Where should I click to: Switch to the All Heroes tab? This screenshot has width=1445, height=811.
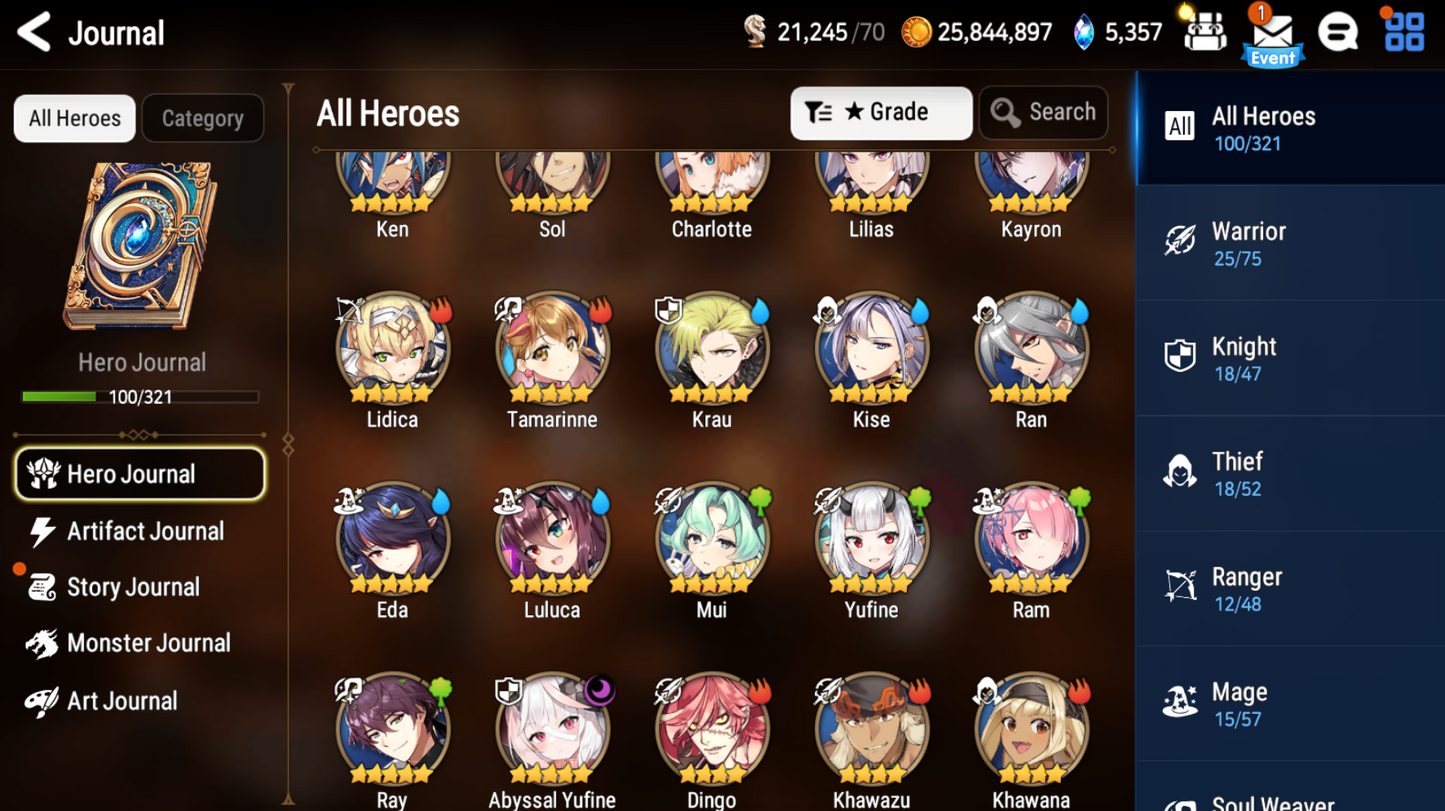click(74, 118)
